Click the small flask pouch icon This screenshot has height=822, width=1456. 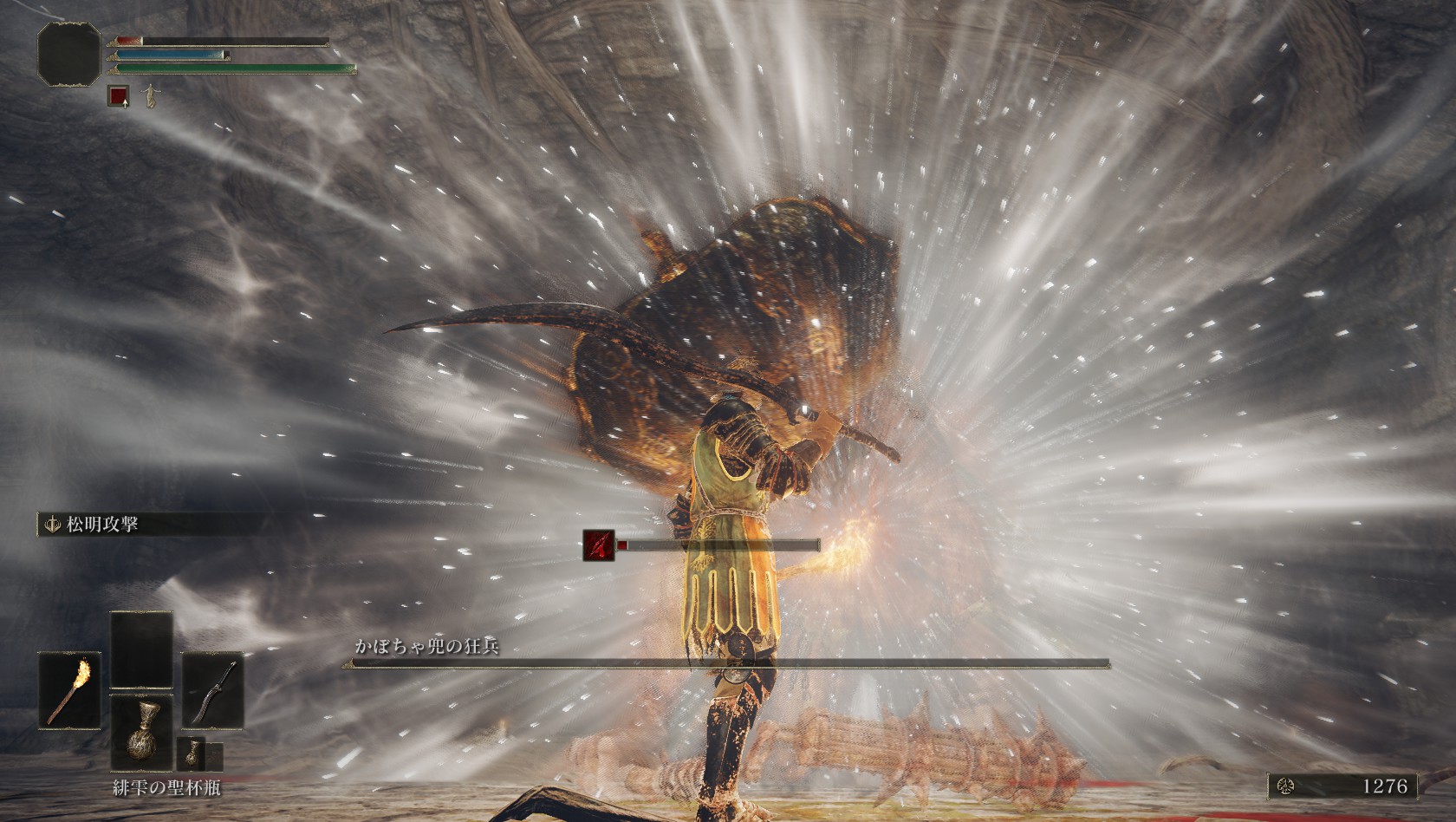pyautogui.click(x=188, y=754)
